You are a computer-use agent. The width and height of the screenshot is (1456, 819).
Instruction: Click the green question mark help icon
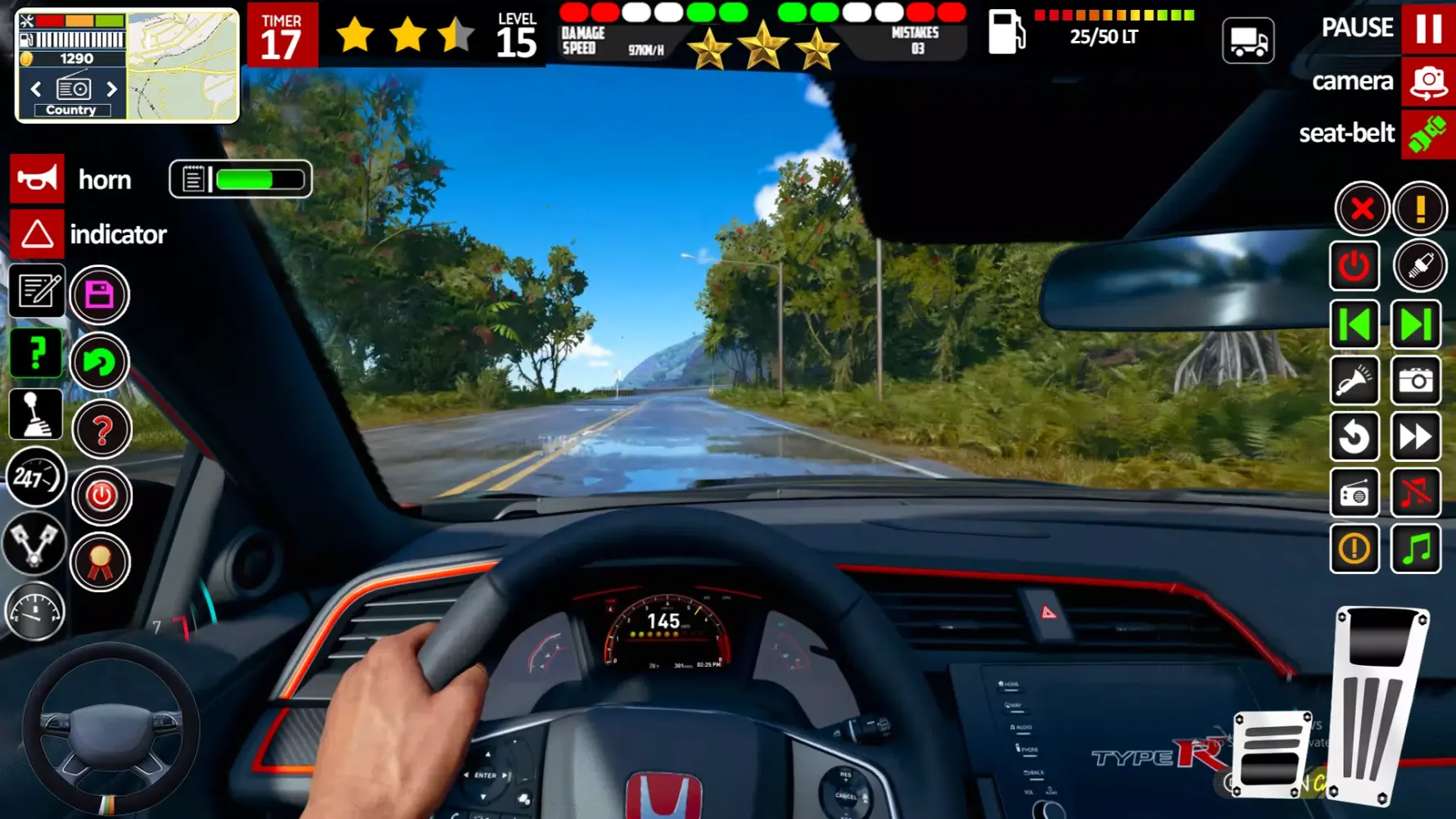click(35, 355)
